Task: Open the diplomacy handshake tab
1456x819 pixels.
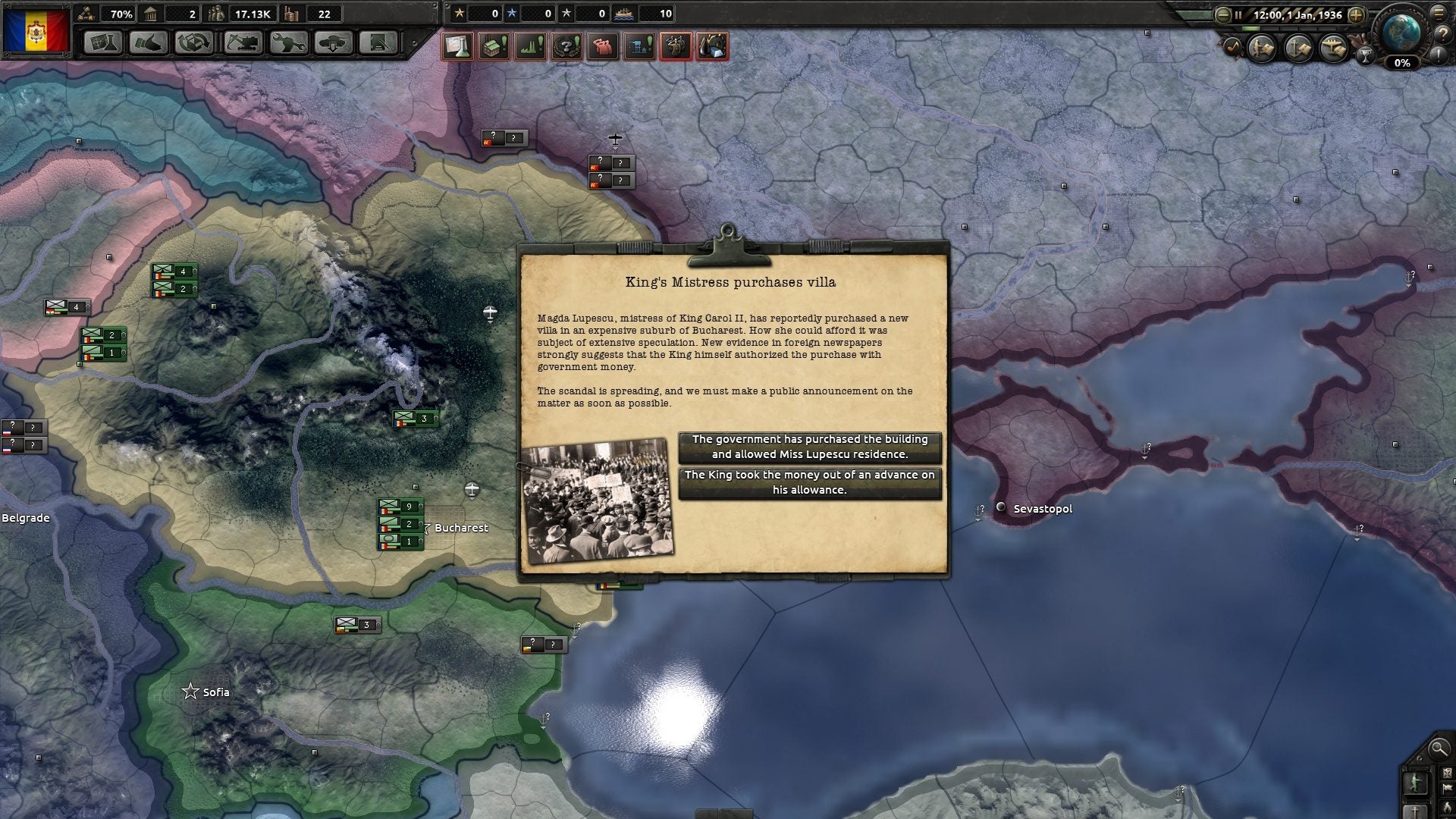Action: pos(149,42)
